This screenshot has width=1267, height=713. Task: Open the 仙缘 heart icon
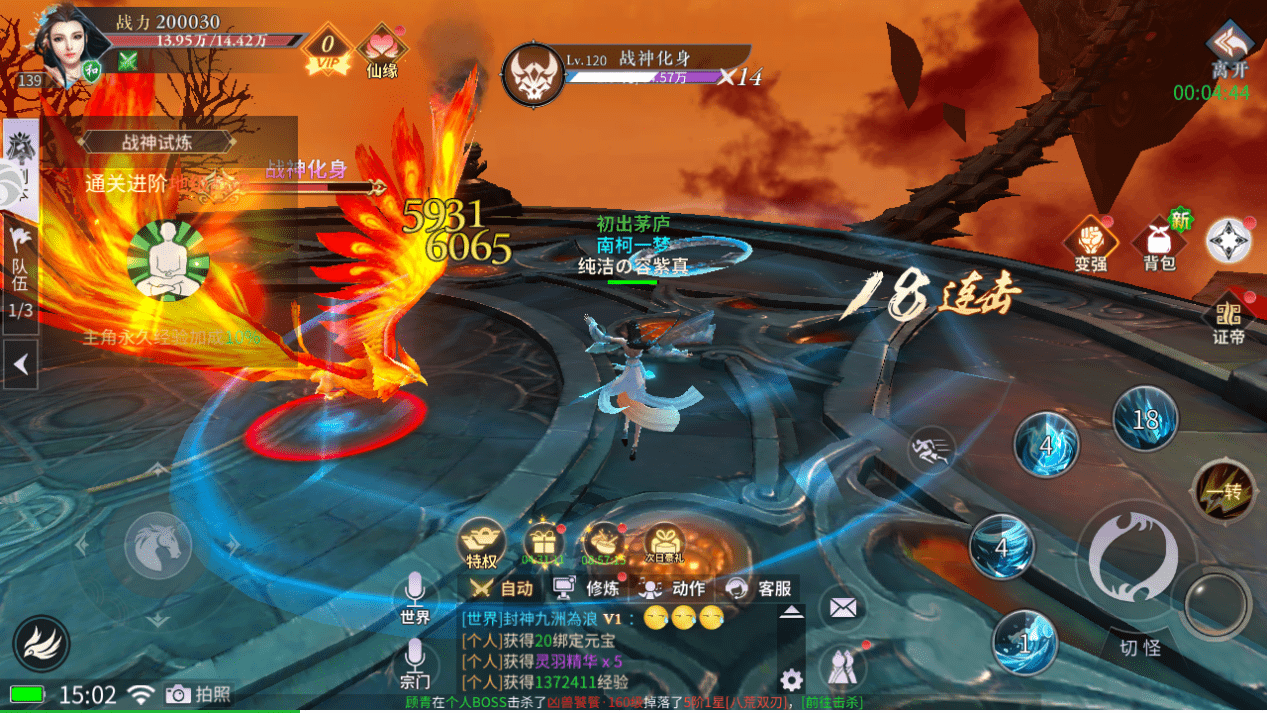382,50
